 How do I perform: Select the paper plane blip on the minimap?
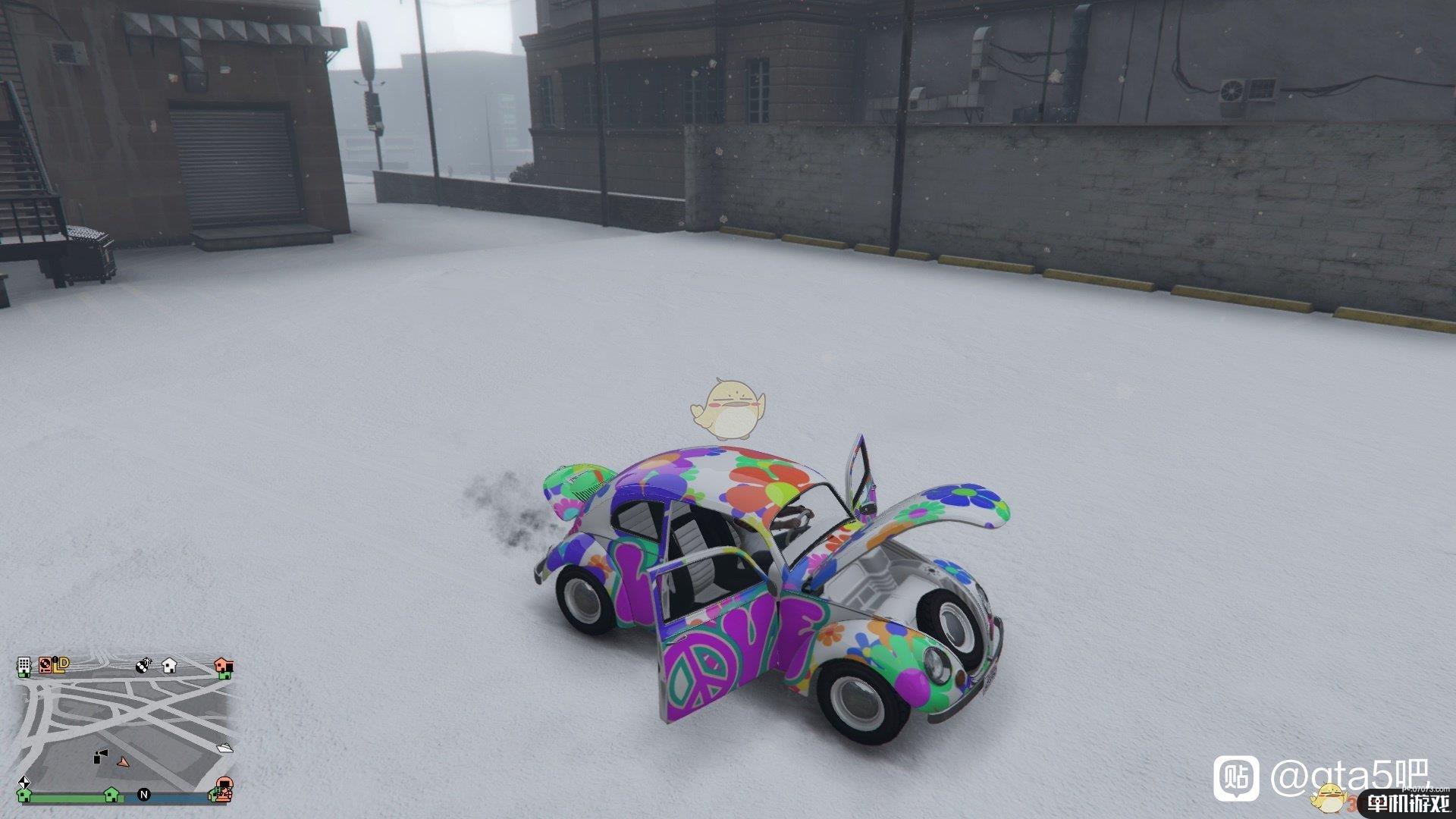pos(224,748)
